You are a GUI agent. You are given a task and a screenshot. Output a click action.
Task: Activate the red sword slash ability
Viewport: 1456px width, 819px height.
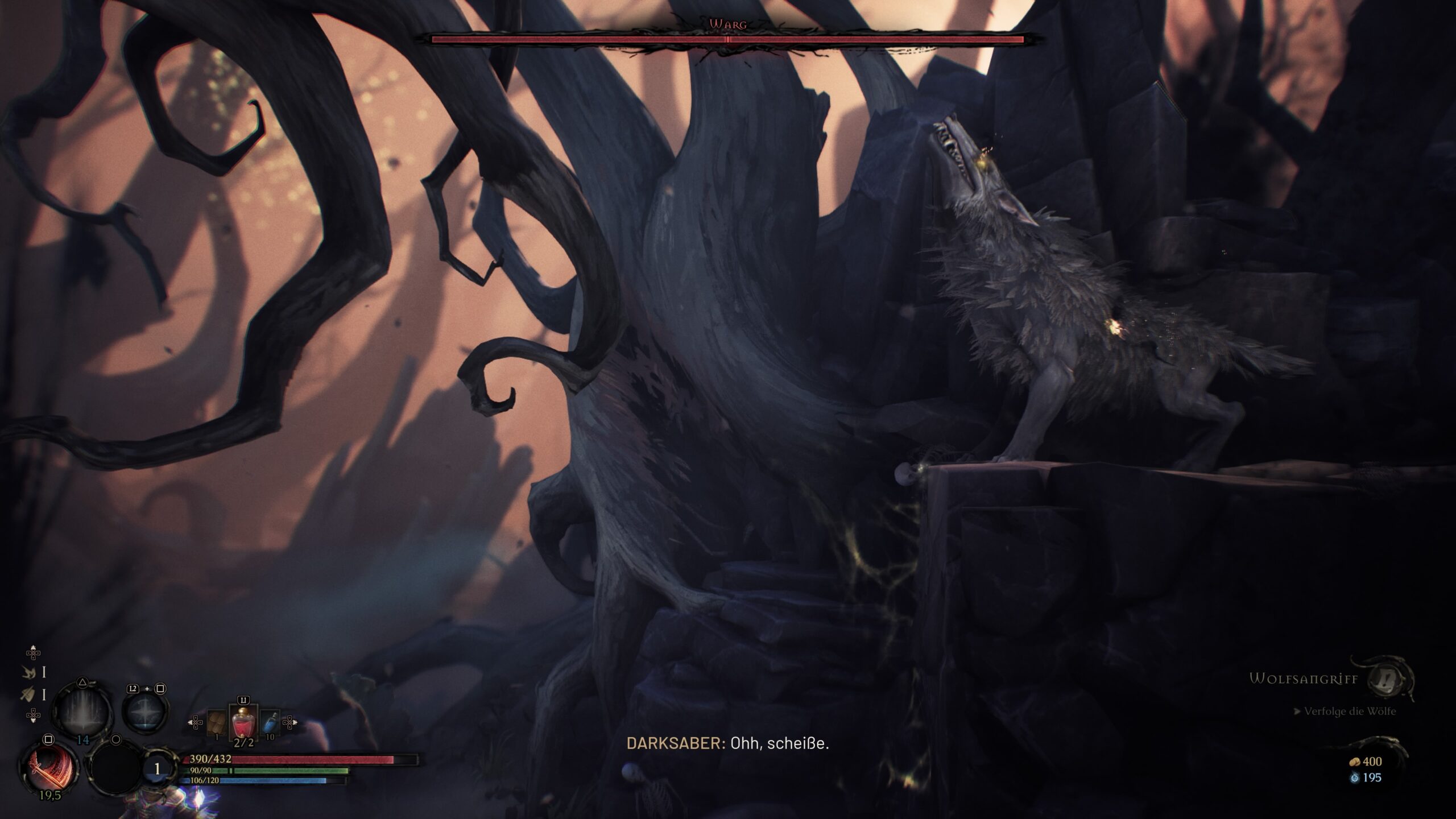tap(49, 765)
